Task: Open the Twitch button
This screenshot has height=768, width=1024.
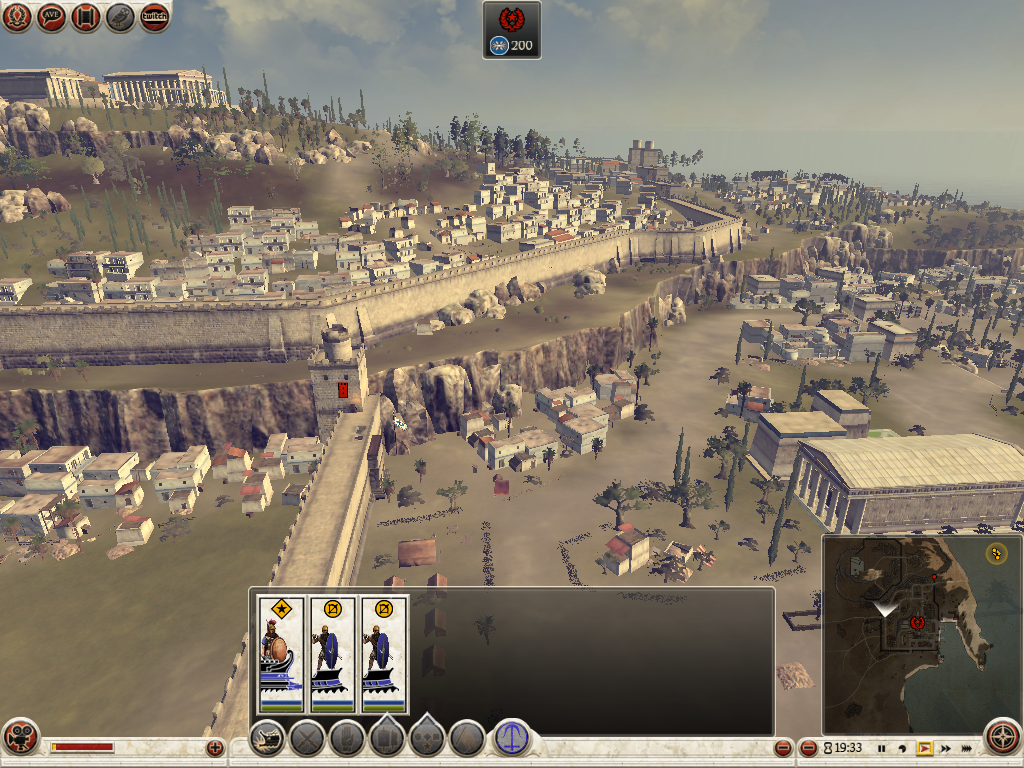Action: 155,17
